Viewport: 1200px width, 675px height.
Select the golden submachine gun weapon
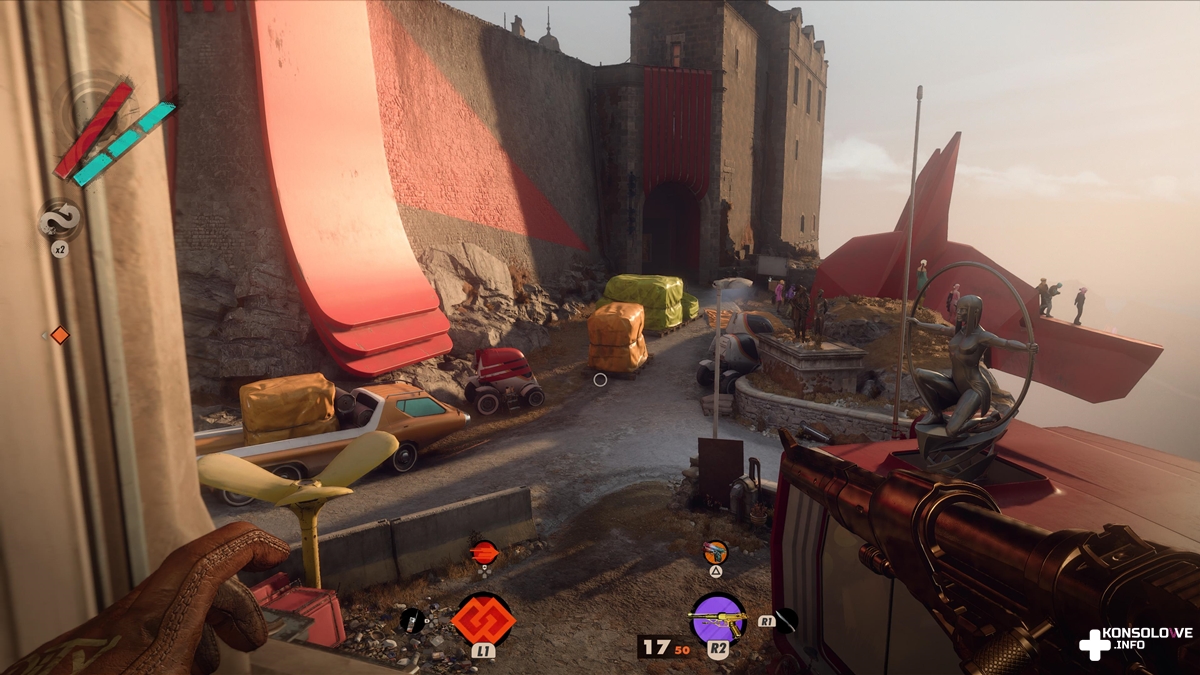tap(718, 618)
